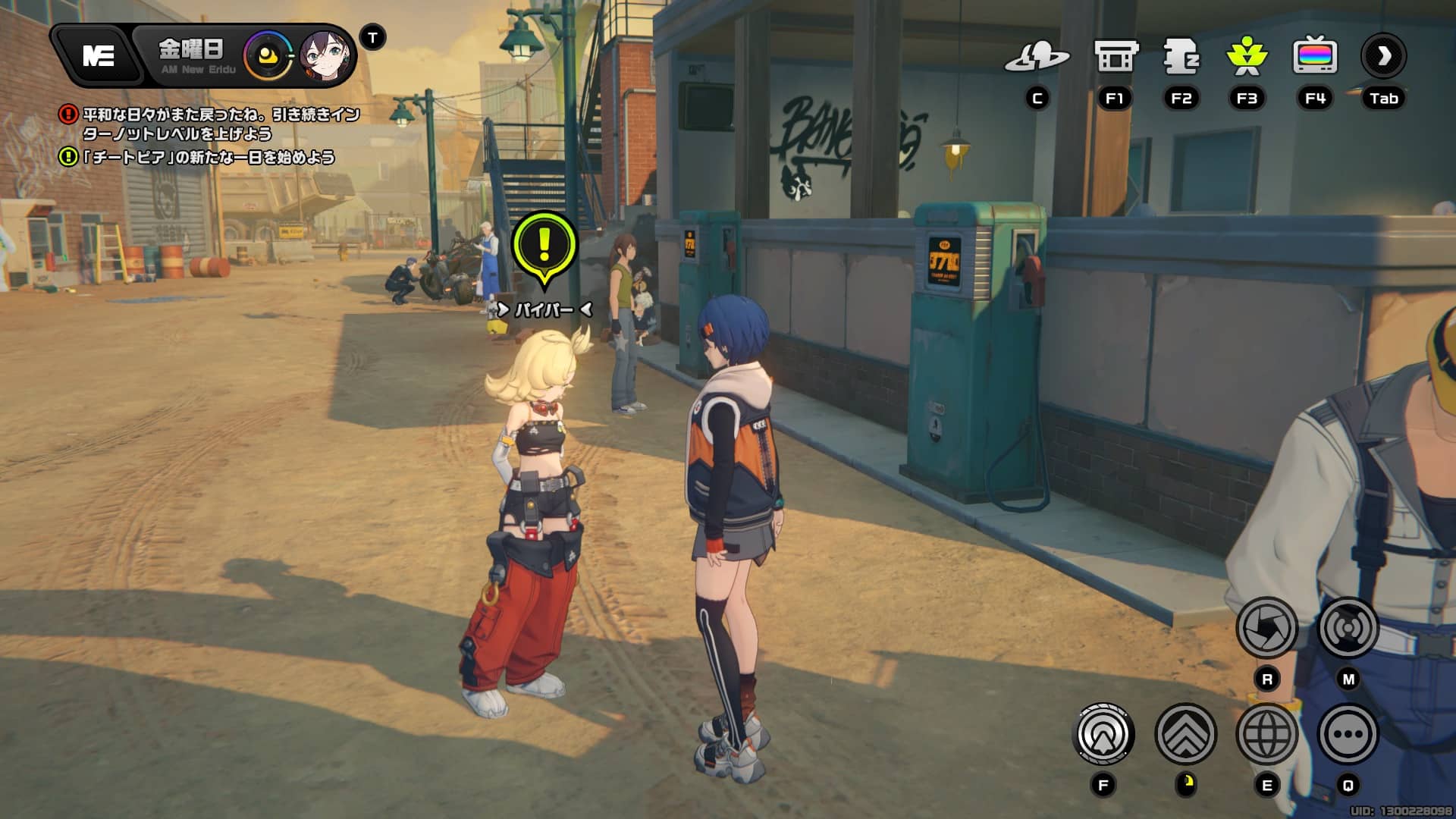1456x819 pixels.
Task: Open the planet-shaped icon in top bar
Action: 1037,56
